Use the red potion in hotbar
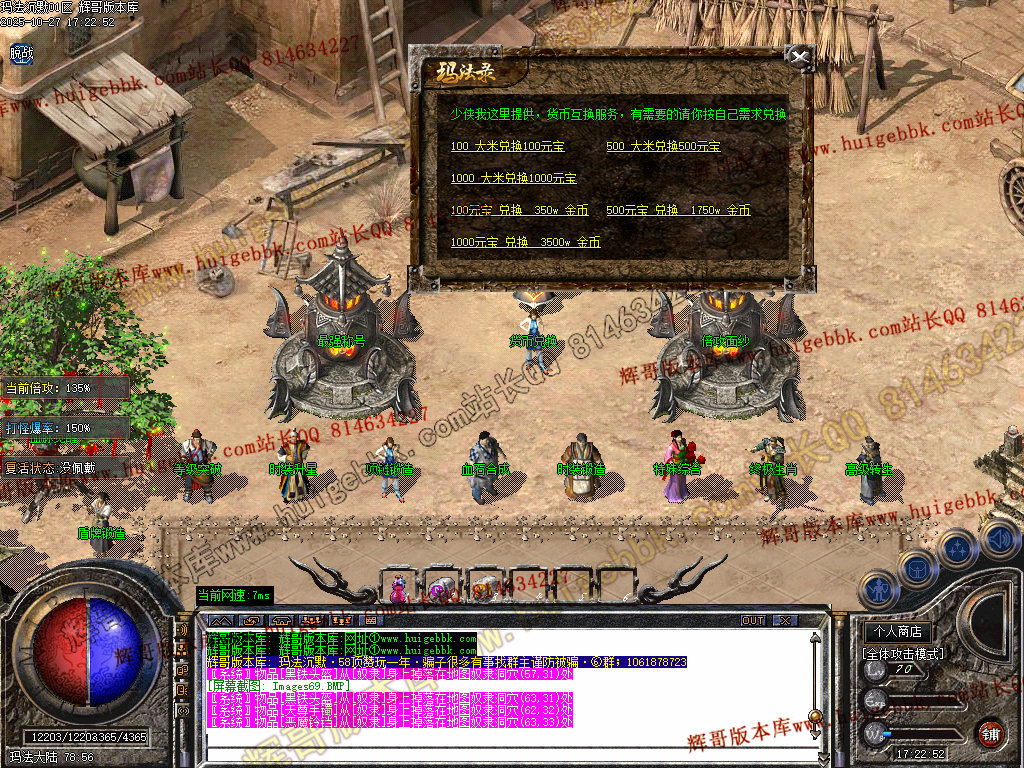The image size is (1024, 768). click(x=399, y=588)
